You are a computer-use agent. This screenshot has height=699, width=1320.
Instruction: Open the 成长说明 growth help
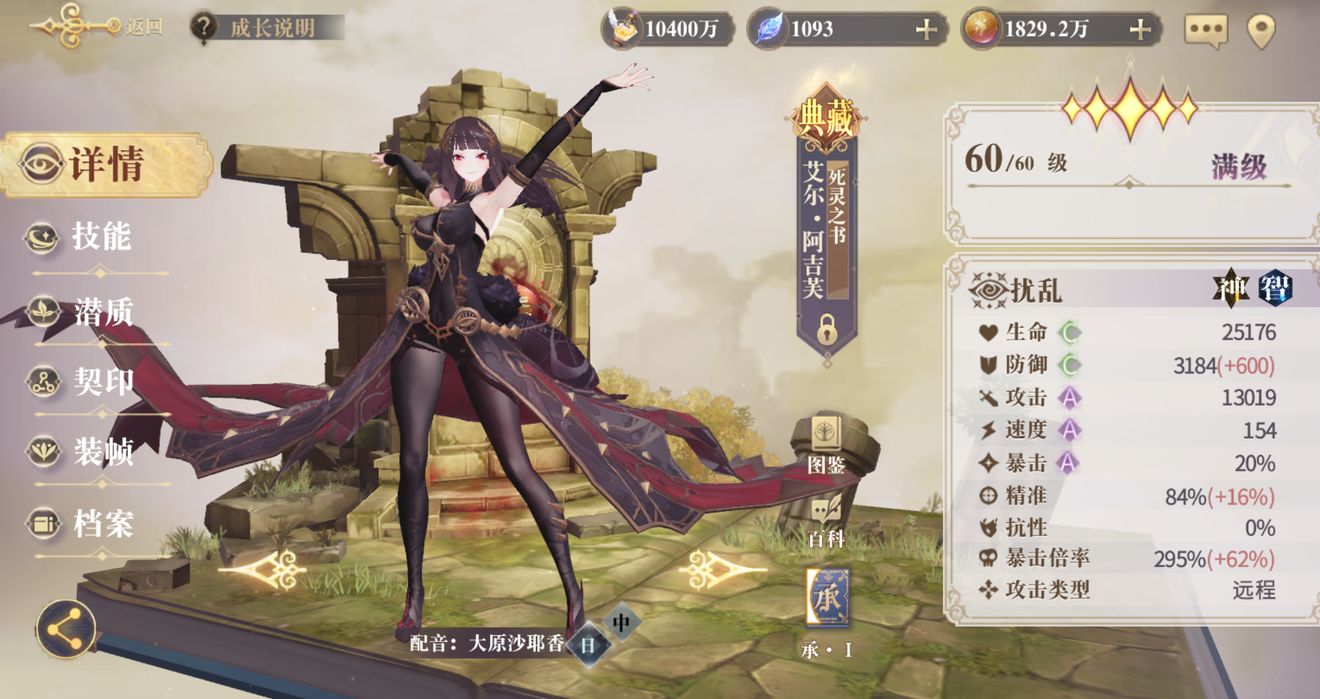267,27
